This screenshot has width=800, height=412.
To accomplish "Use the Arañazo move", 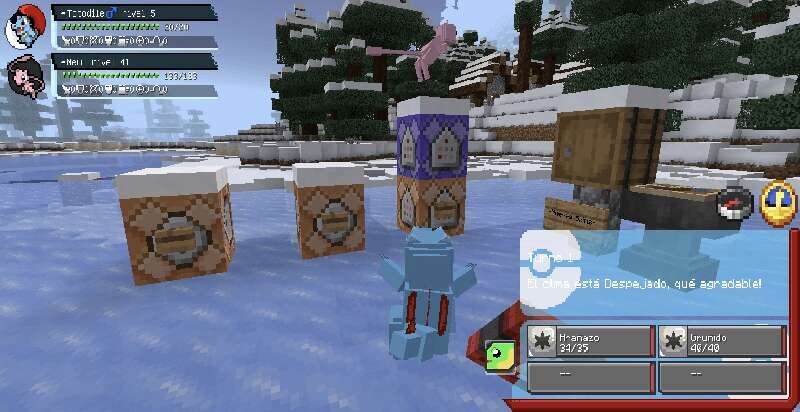I will (x=590, y=340).
